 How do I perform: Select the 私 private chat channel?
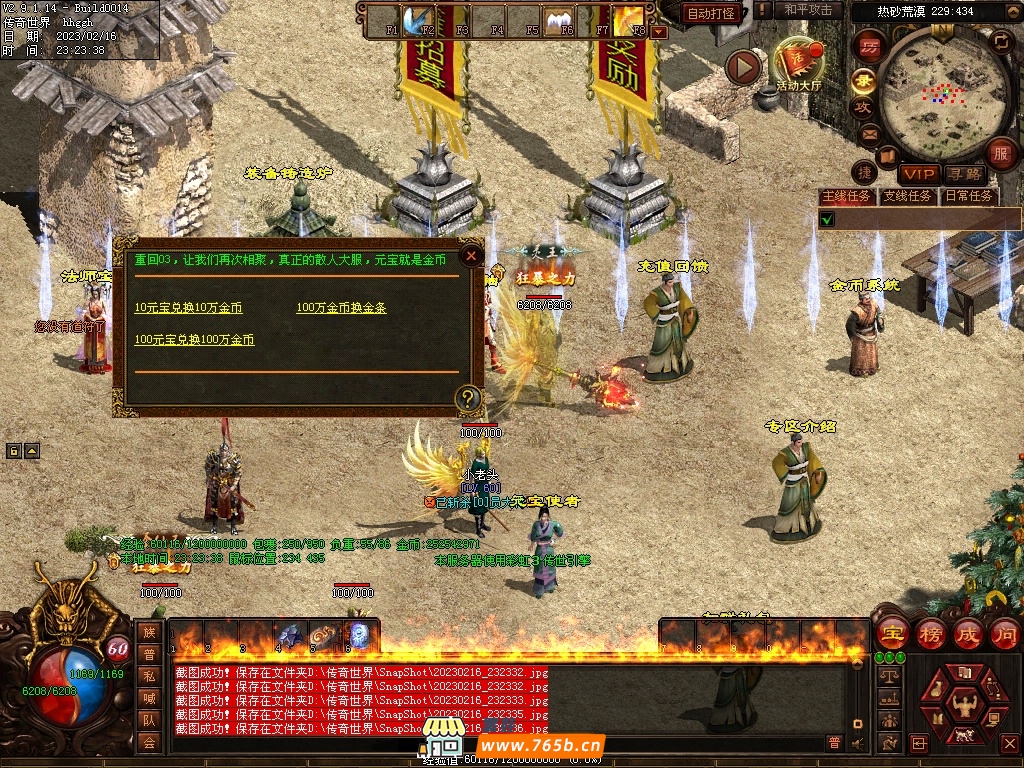click(x=149, y=675)
